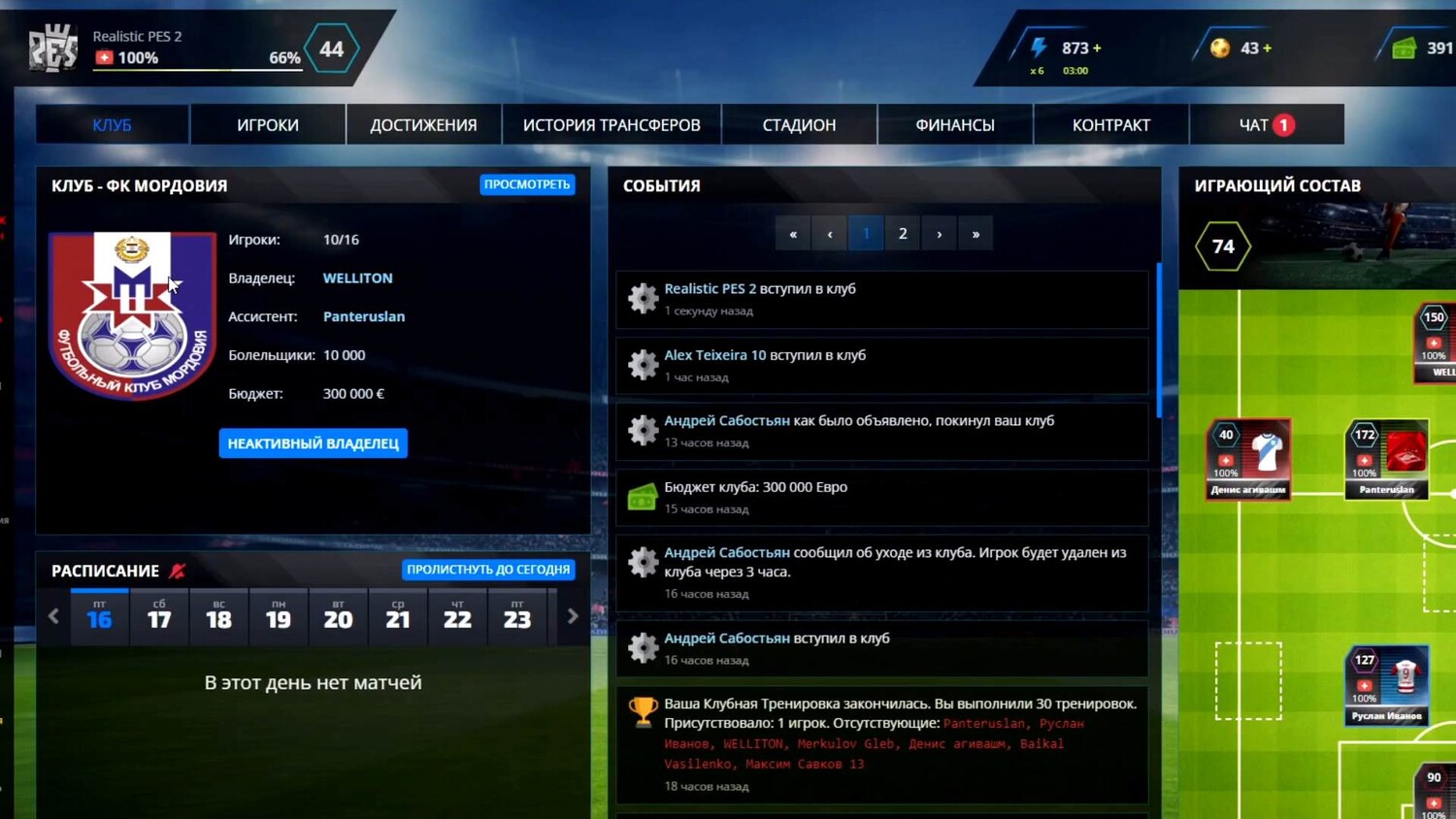Open Alex Teixeira 10 player link
This screenshot has height=819, width=1456.
click(714, 355)
